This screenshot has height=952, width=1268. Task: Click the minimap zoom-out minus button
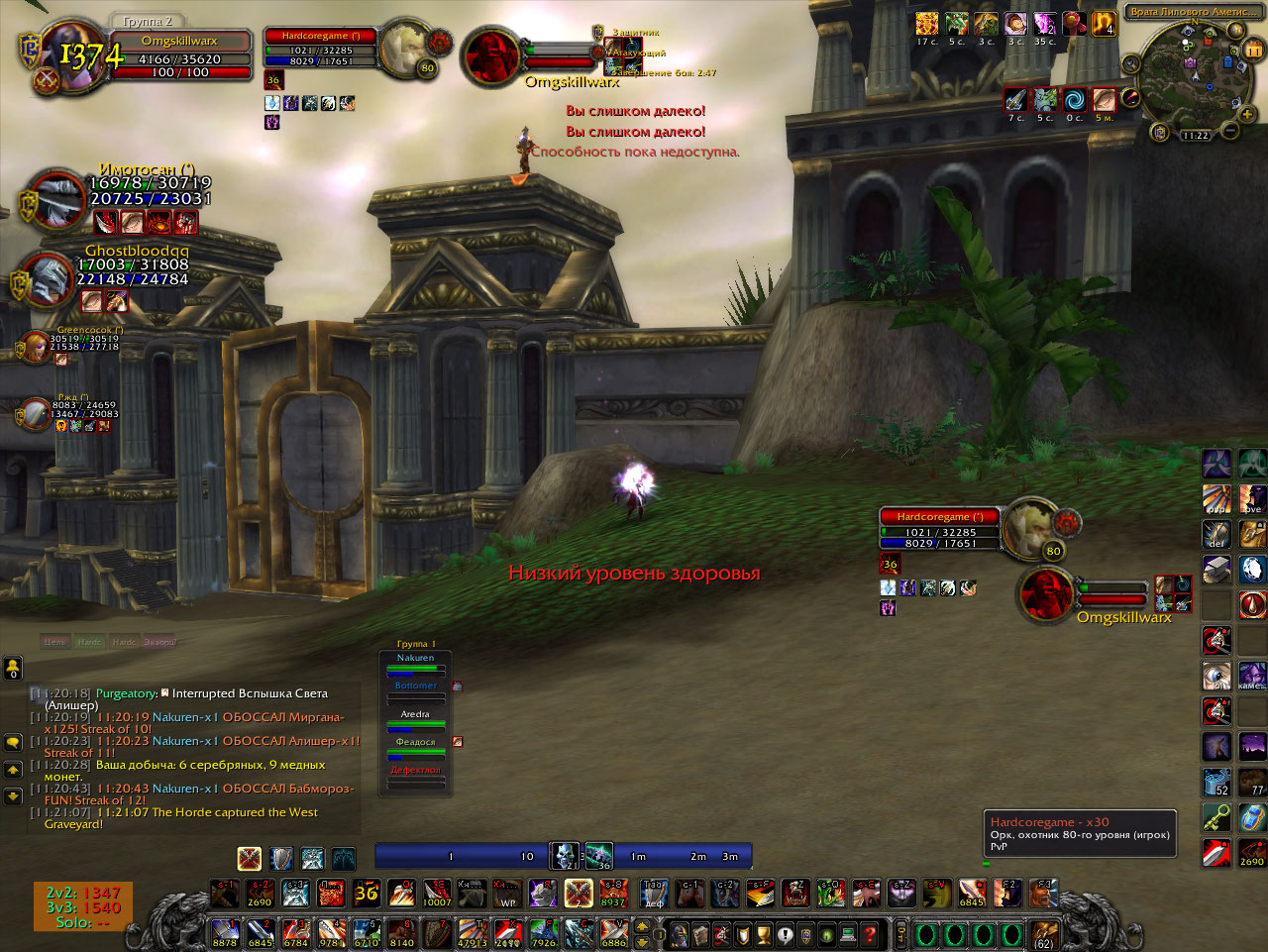(x=1230, y=130)
